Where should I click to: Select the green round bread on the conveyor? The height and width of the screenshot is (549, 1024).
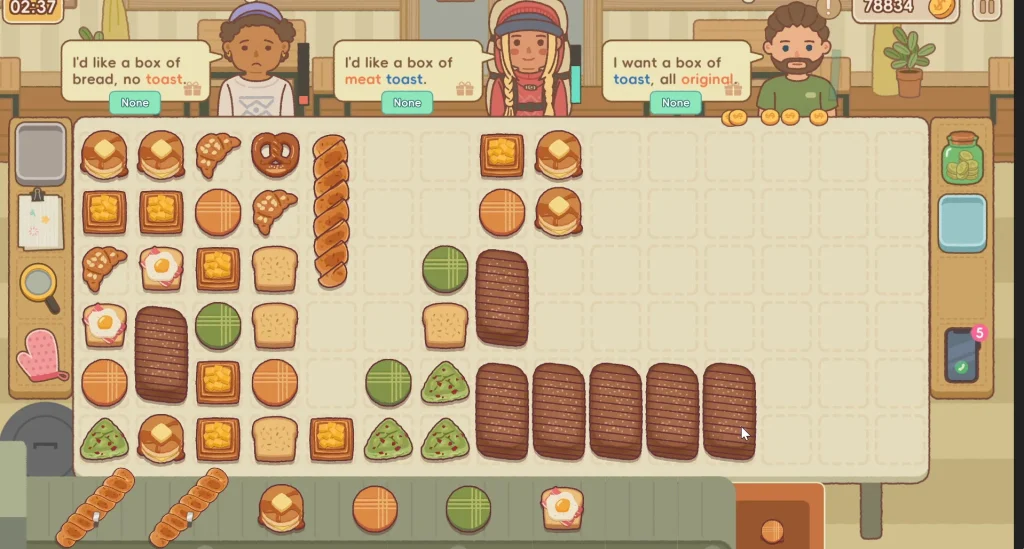pyautogui.click(x=468, y=508)
